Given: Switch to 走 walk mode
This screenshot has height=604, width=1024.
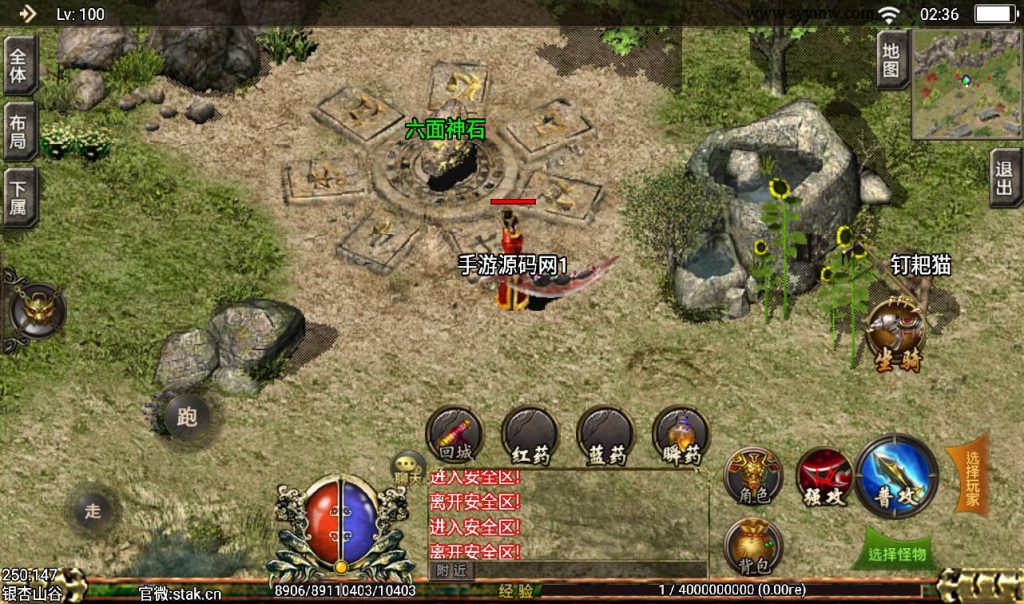Looking at the screenshot, I should pyautogui.click(x=93, y=511).
